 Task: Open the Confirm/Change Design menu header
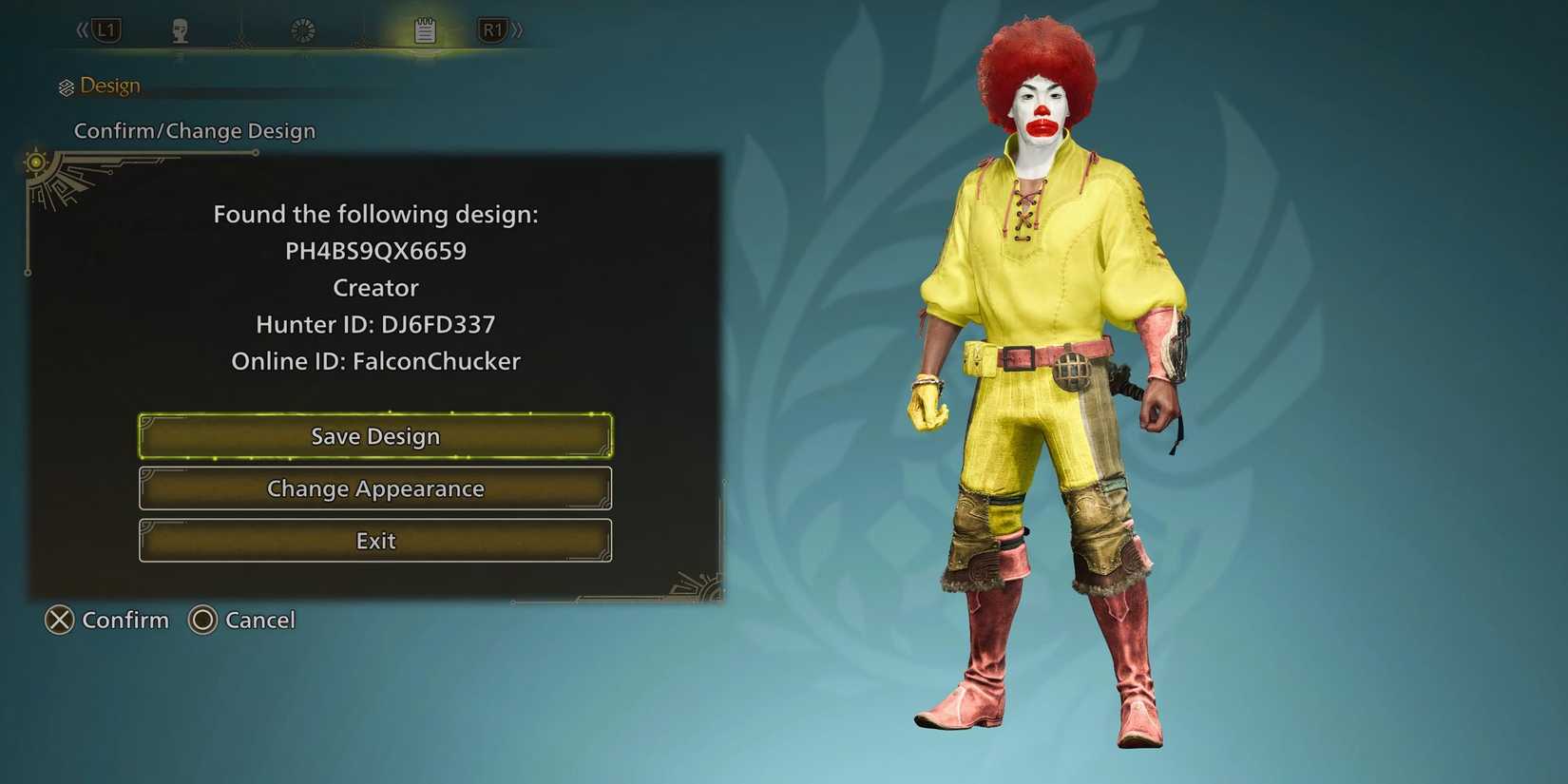click(x=195, y=130)
